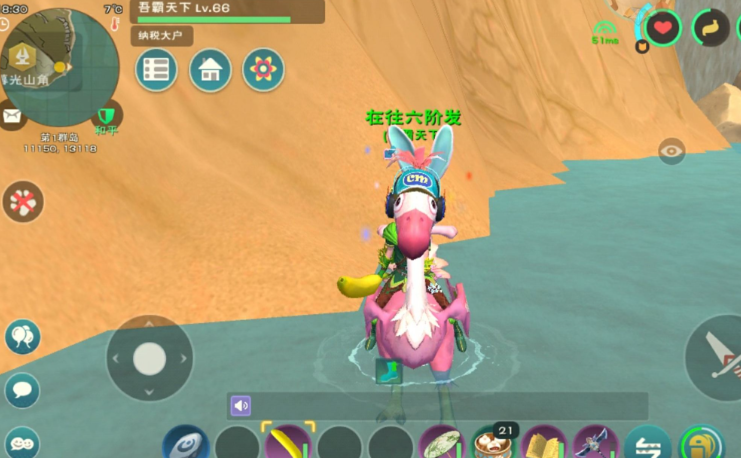Select the steamed bun basket slot
Image resolution: width=741 pixels, height=458 pixels.
point(492,443)
